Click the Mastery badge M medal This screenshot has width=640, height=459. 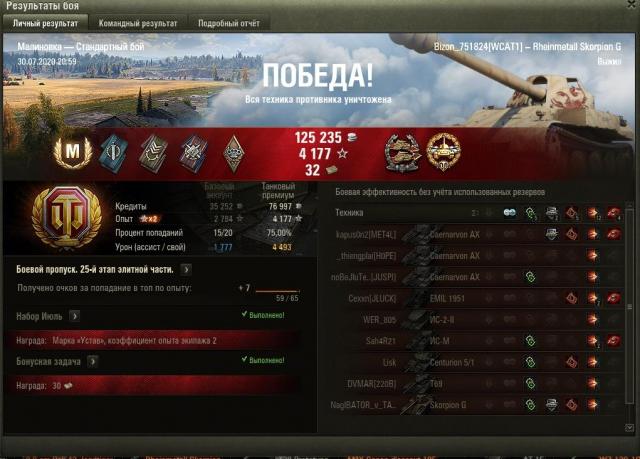[x=71, y=151]
